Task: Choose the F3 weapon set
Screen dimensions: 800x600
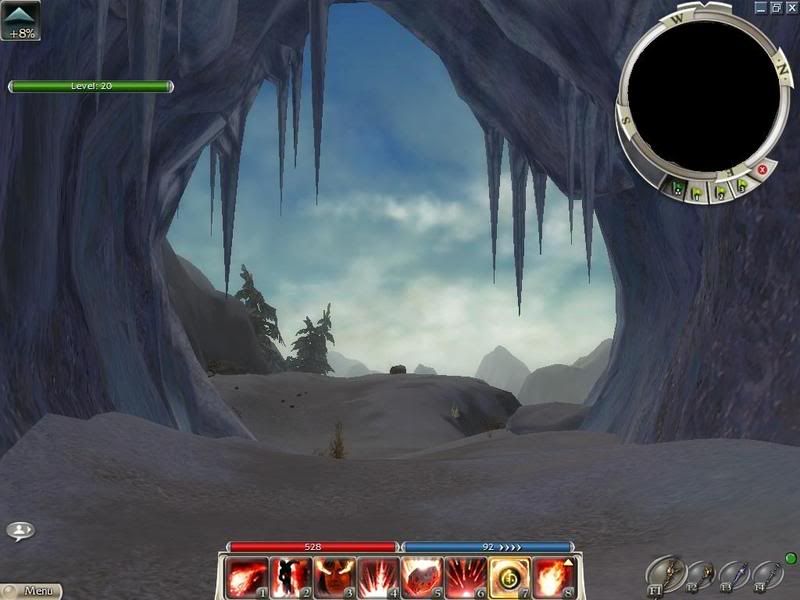Action: (x=732, y=573)
